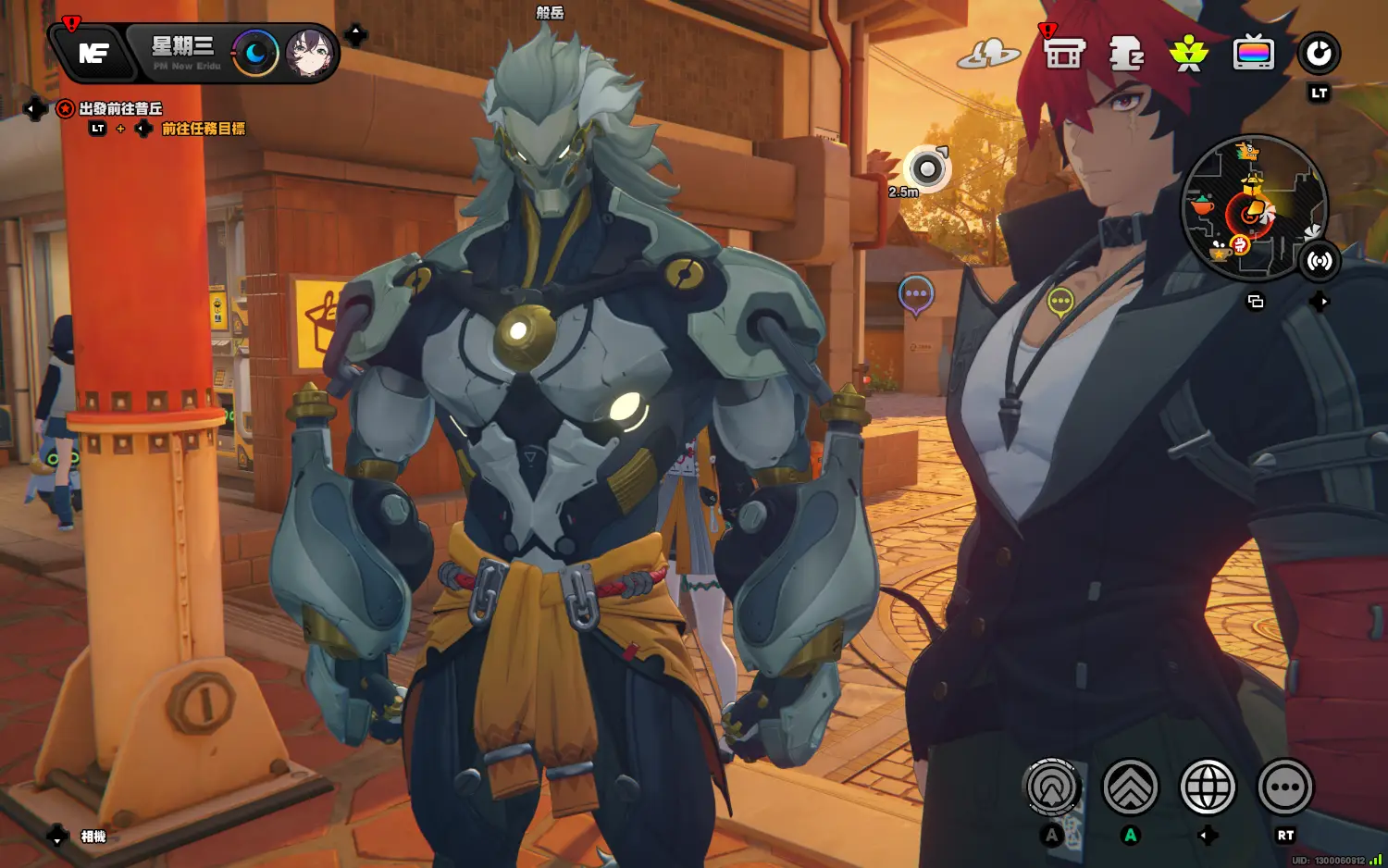Open the rainbow TV icon
The image size is (1388, 868).
coord(1254,54)
